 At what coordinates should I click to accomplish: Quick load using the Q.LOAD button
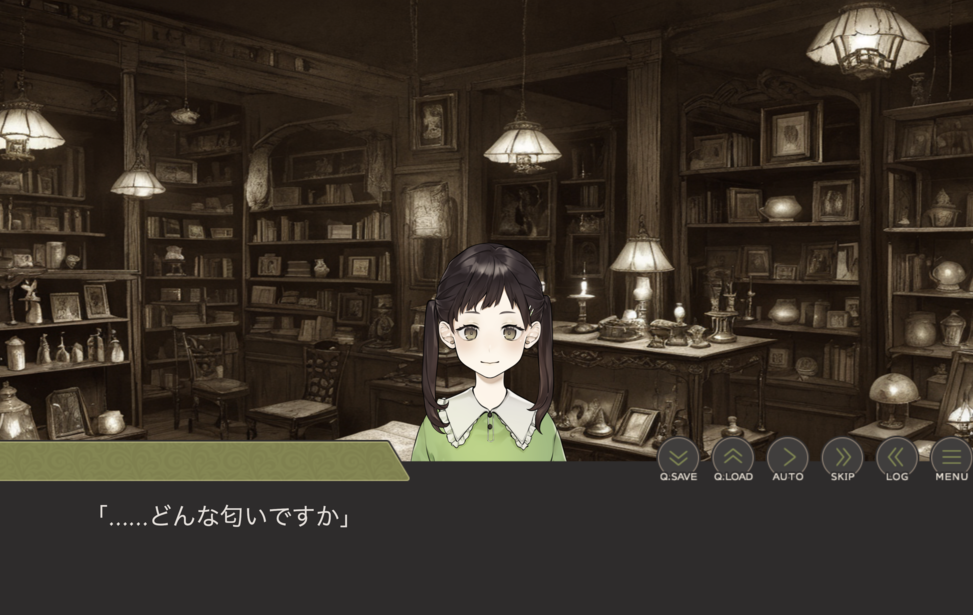tap(733, 458)
